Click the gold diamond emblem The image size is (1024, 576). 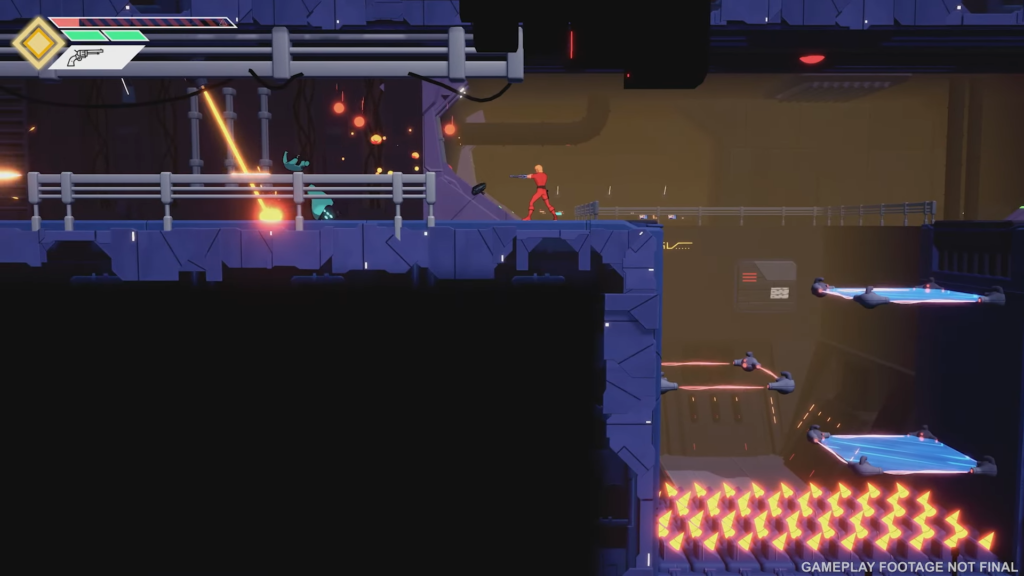click(x=39, y=42)
